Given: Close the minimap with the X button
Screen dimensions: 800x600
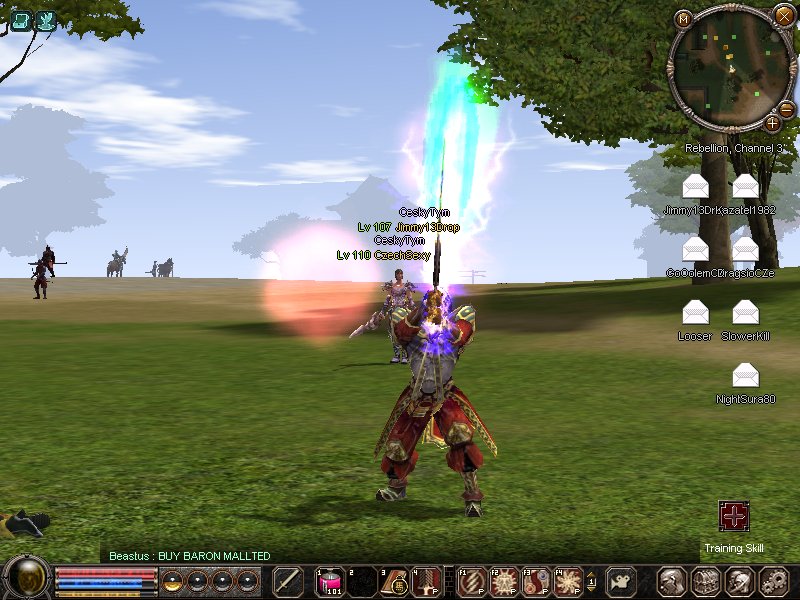Looking at the screenshot, I should tap(783, 15).
